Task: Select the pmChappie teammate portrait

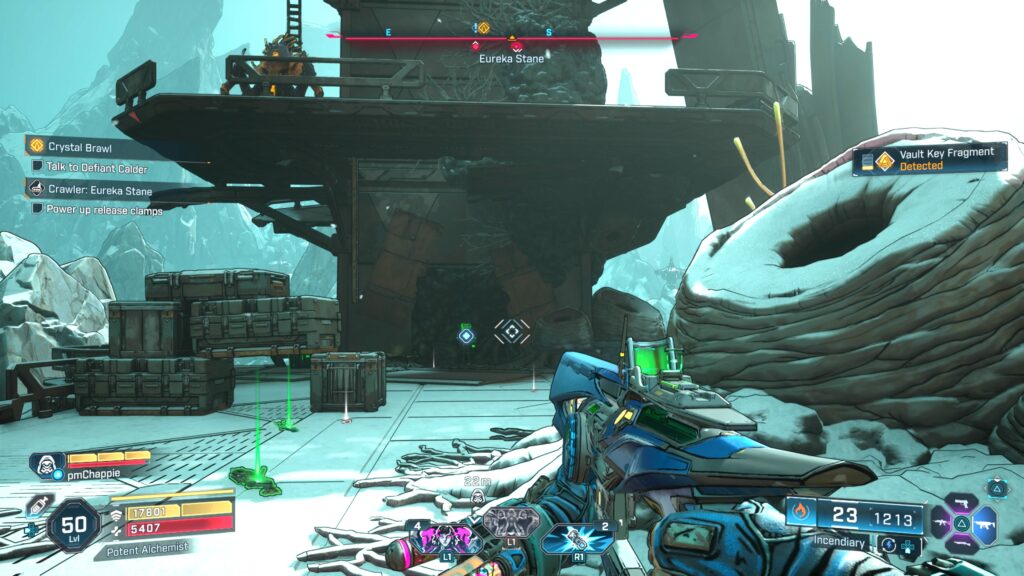Action: [47, 463]
